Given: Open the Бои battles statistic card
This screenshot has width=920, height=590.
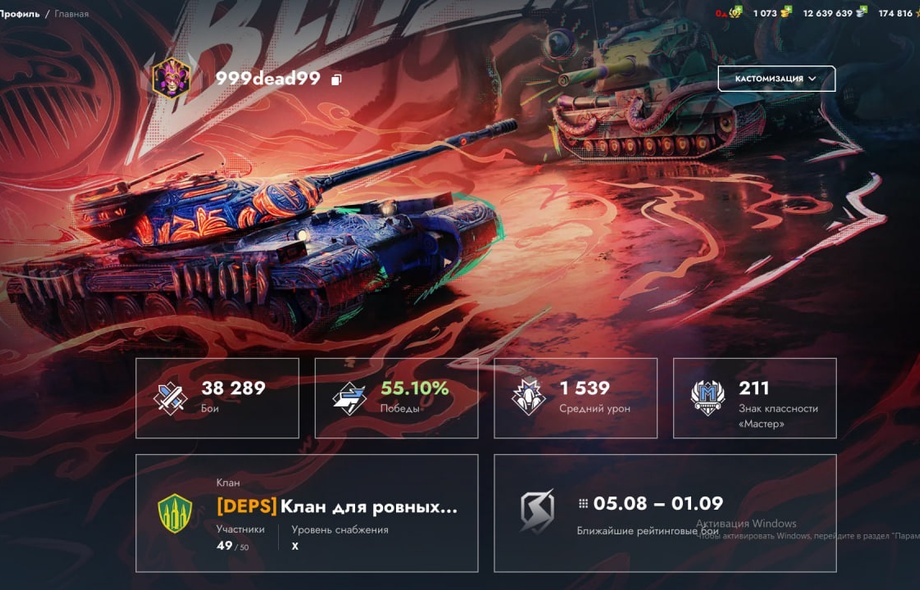Looking at the screenshot, I should [217, 398].
